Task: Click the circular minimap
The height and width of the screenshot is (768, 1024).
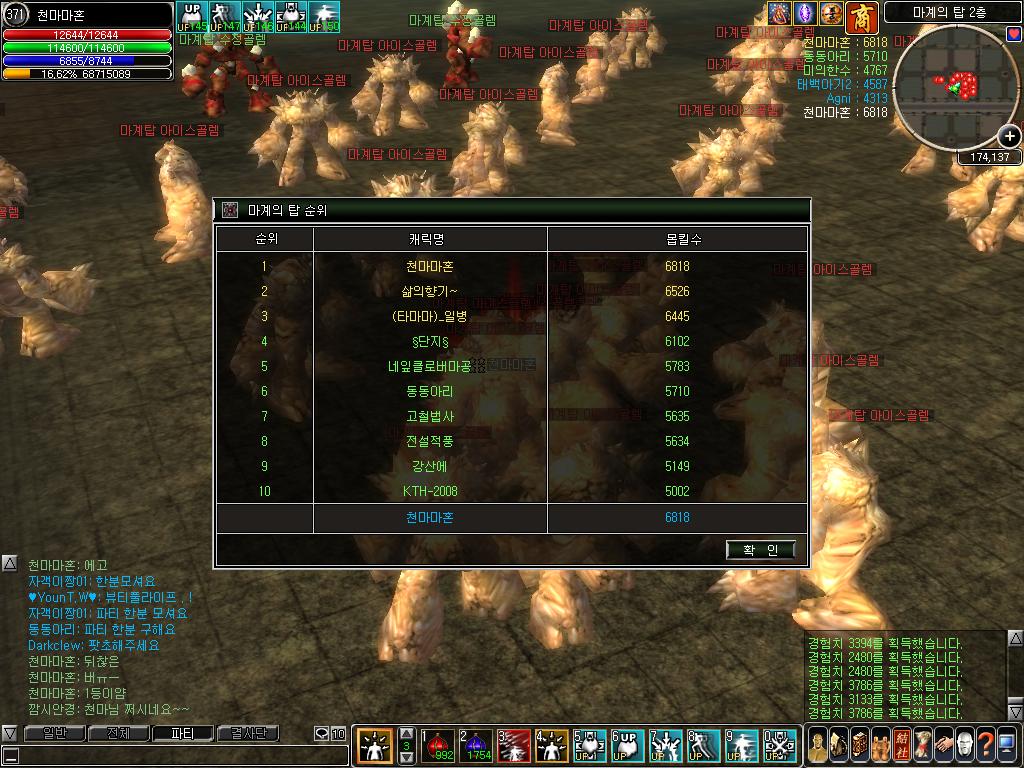Action: (x=953, y=88)
